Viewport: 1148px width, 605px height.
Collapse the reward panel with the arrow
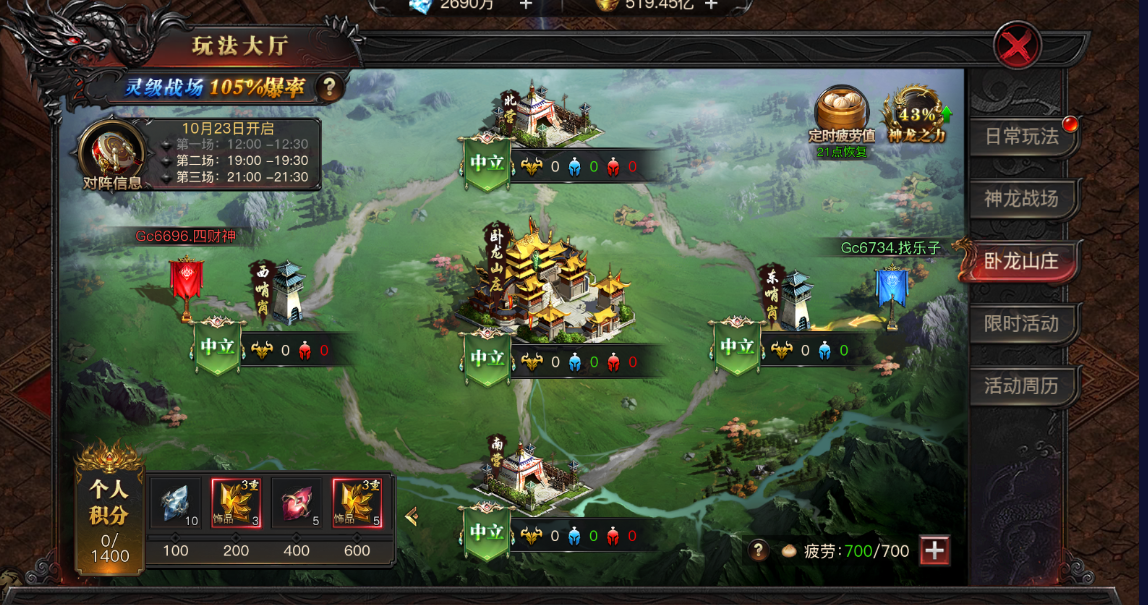(x=410, y=516)
